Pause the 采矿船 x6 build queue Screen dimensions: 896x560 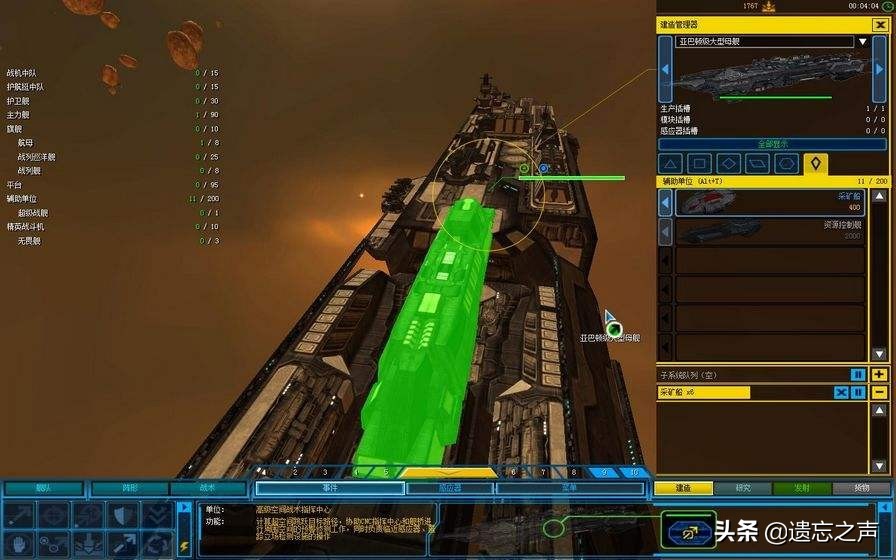tap(859, 393)
